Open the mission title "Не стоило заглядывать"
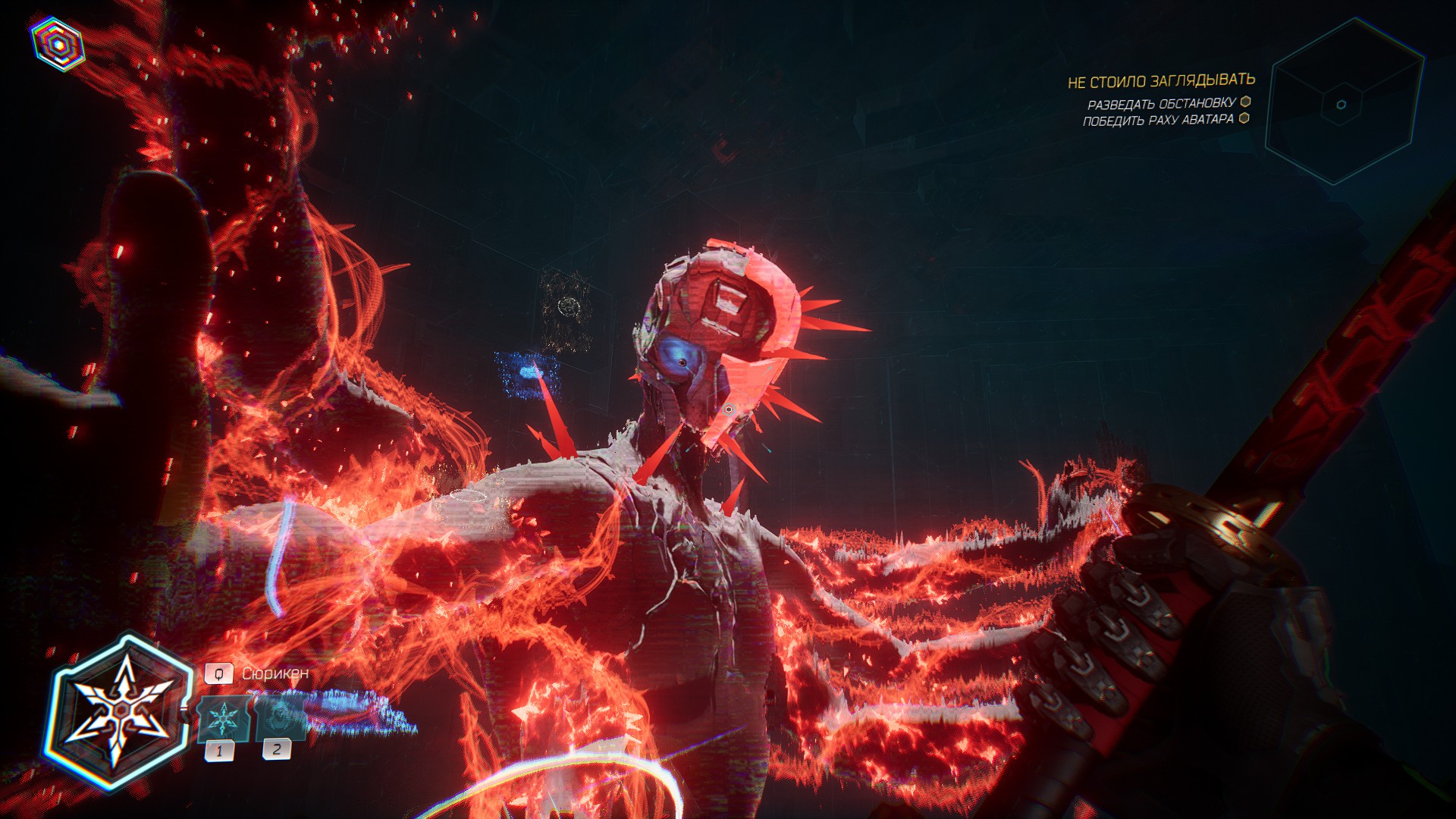The width and height of the screenshot is (1456, 819). pos(1161,81)
